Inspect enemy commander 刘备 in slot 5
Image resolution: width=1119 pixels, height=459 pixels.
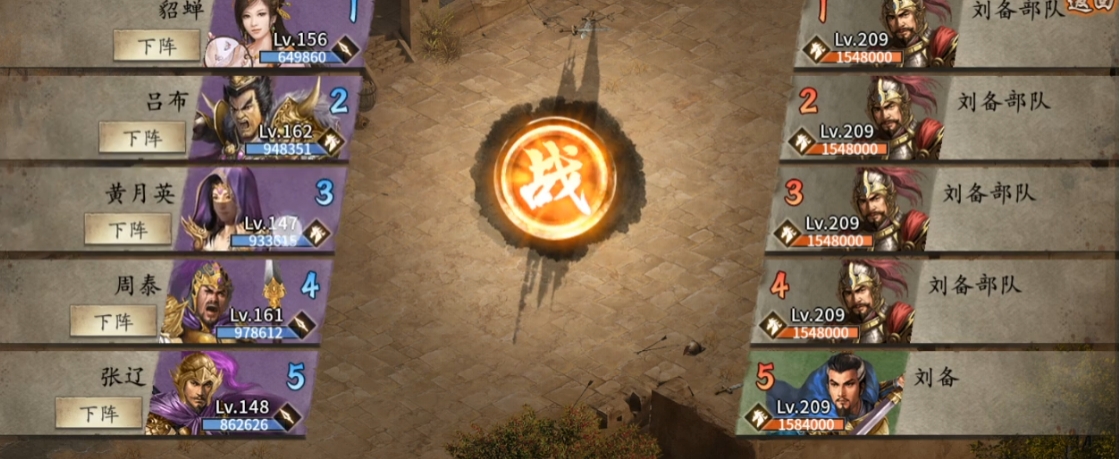point(835,392)
